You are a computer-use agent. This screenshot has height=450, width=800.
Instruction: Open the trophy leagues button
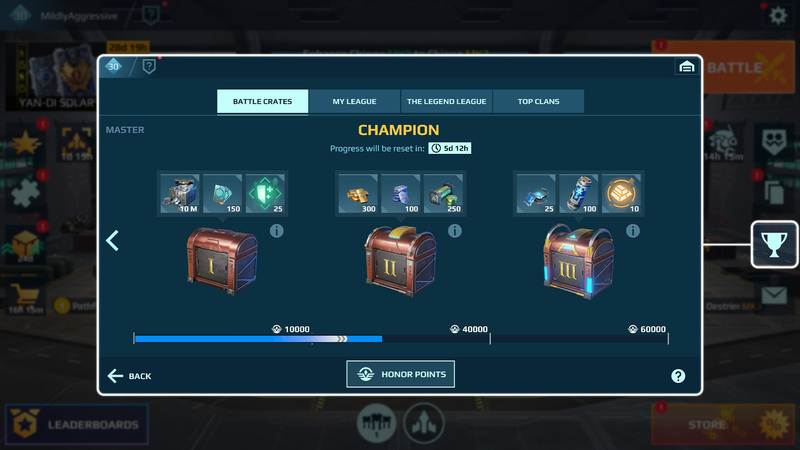click(x=775, y=245)
